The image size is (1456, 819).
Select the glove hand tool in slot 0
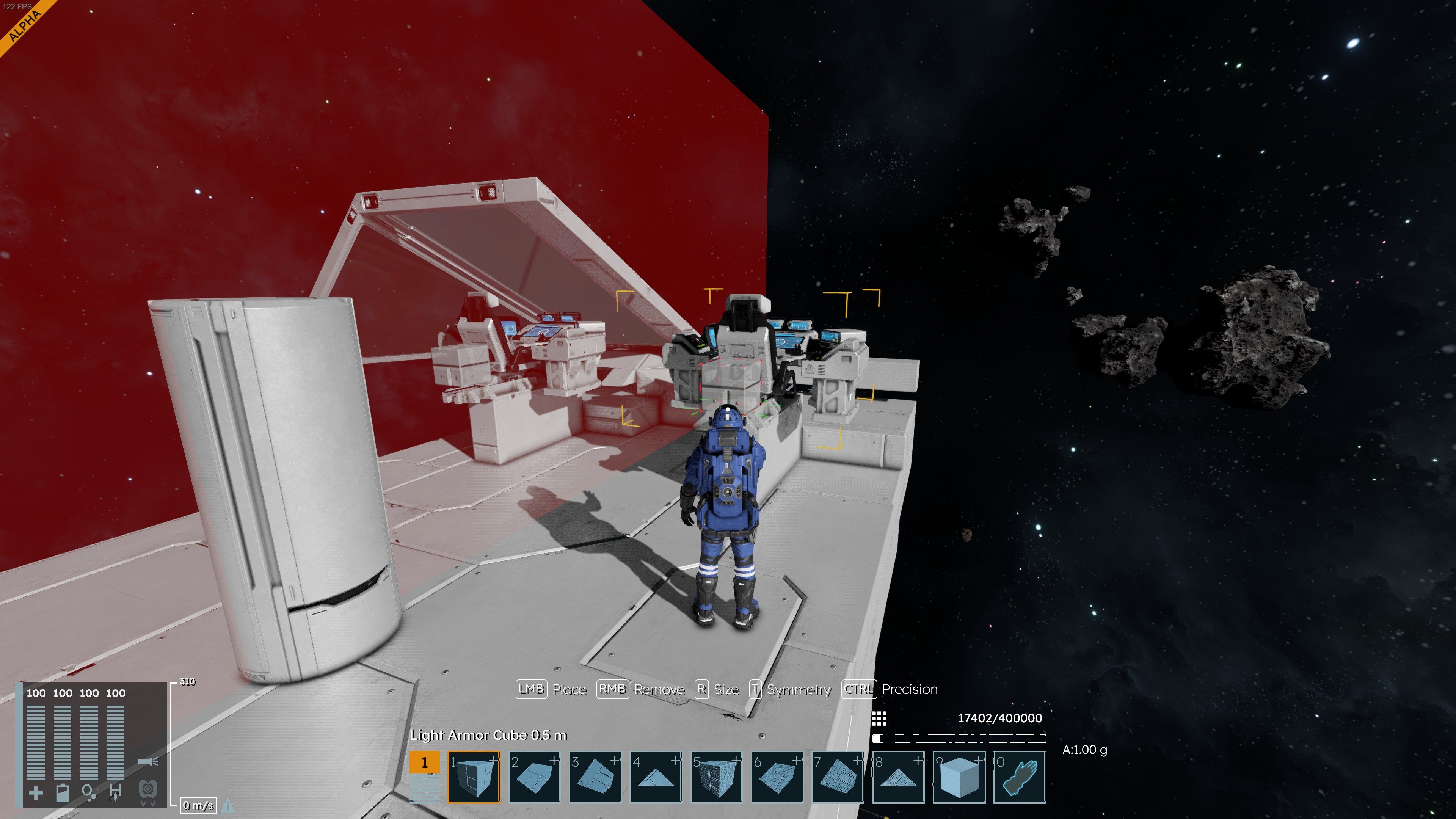pos(1020,777)
